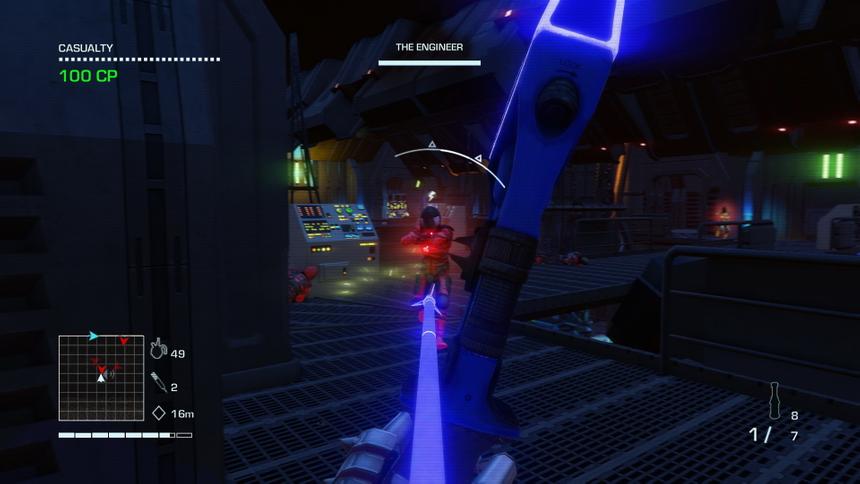Select the diamond objective distance marker
This screenshot has width=860, height=484.
[158, 412]
